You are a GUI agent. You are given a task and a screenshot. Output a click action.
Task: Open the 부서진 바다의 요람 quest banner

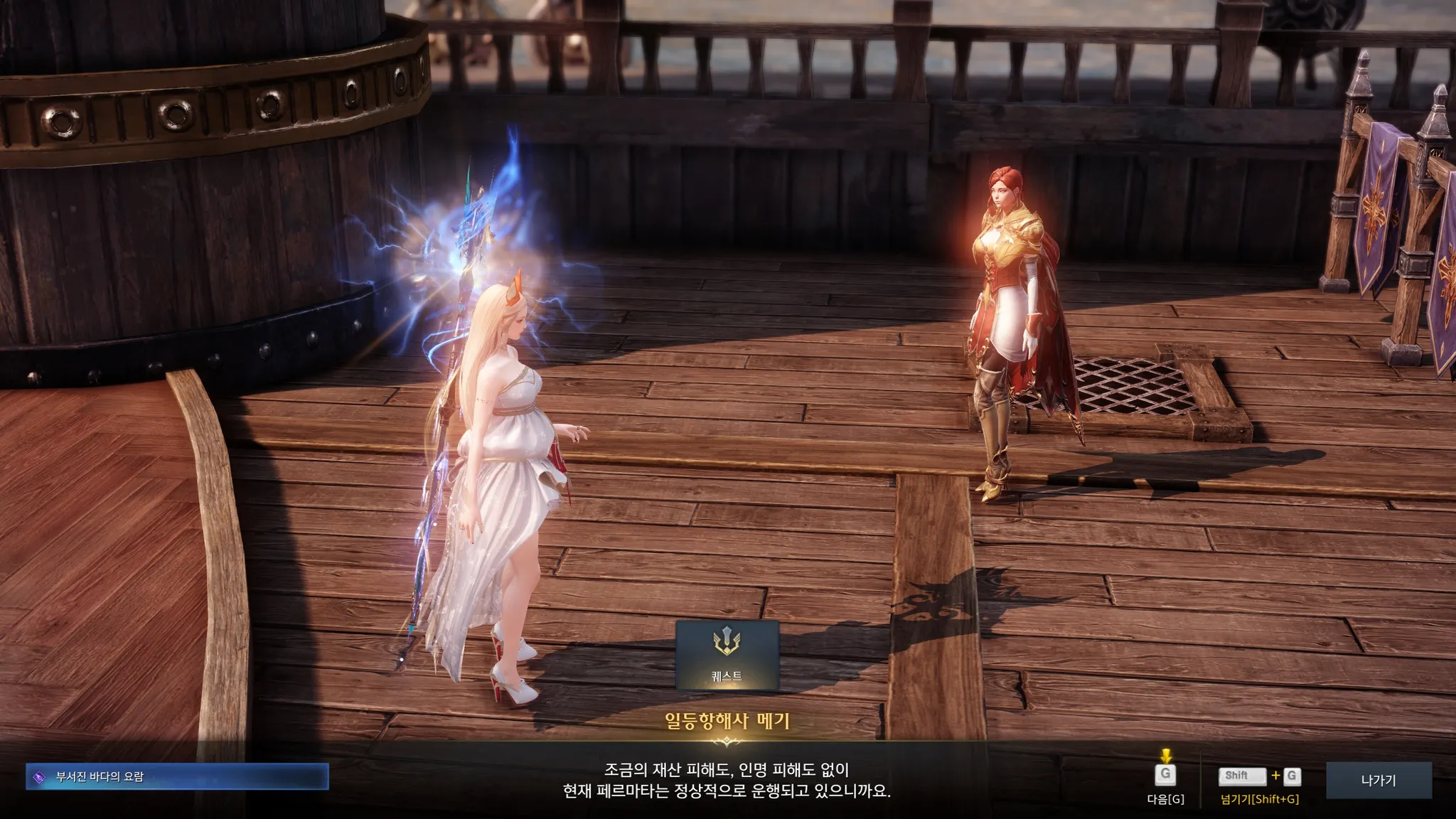tap(177, 777)
